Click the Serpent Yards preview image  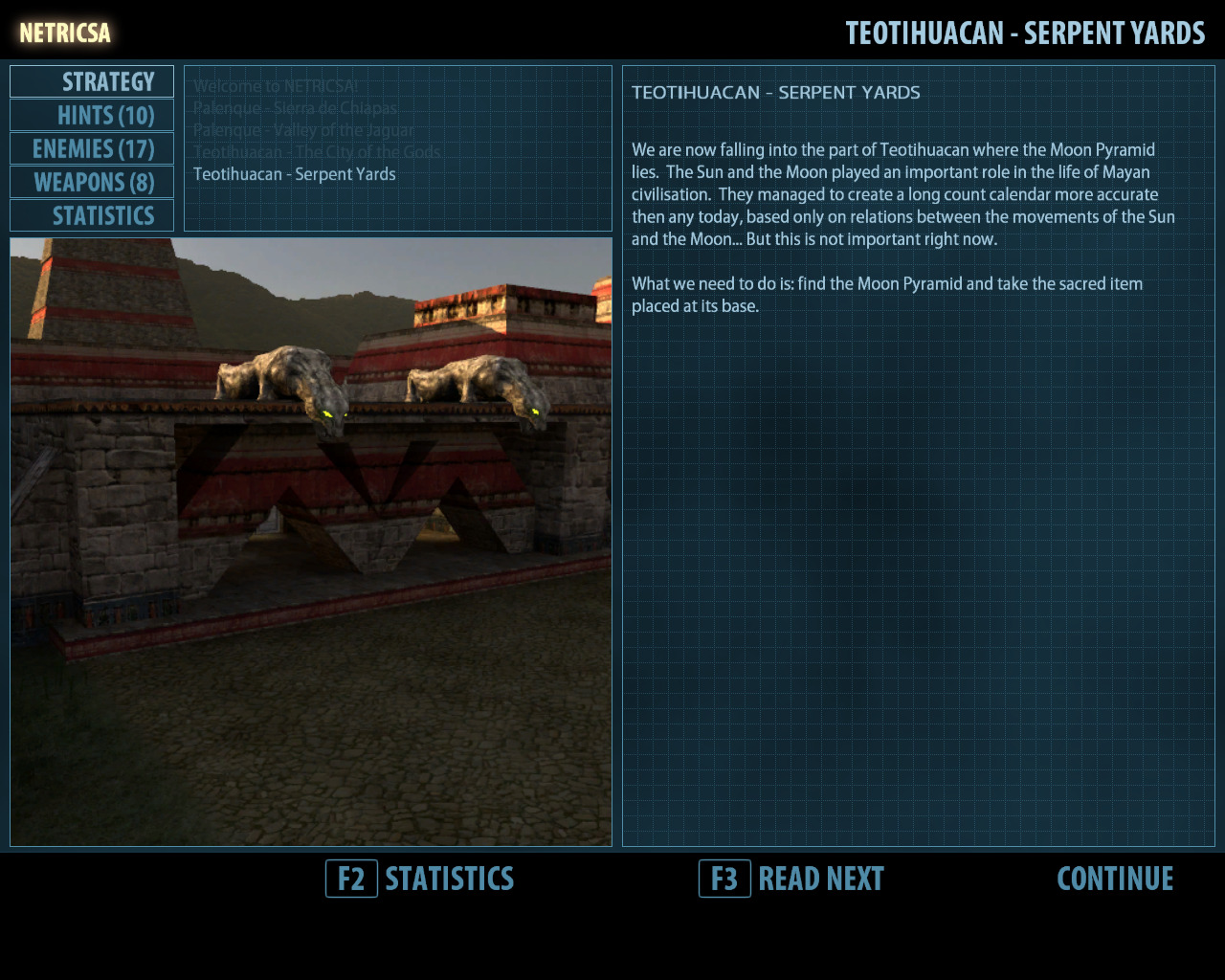[311, 542]
